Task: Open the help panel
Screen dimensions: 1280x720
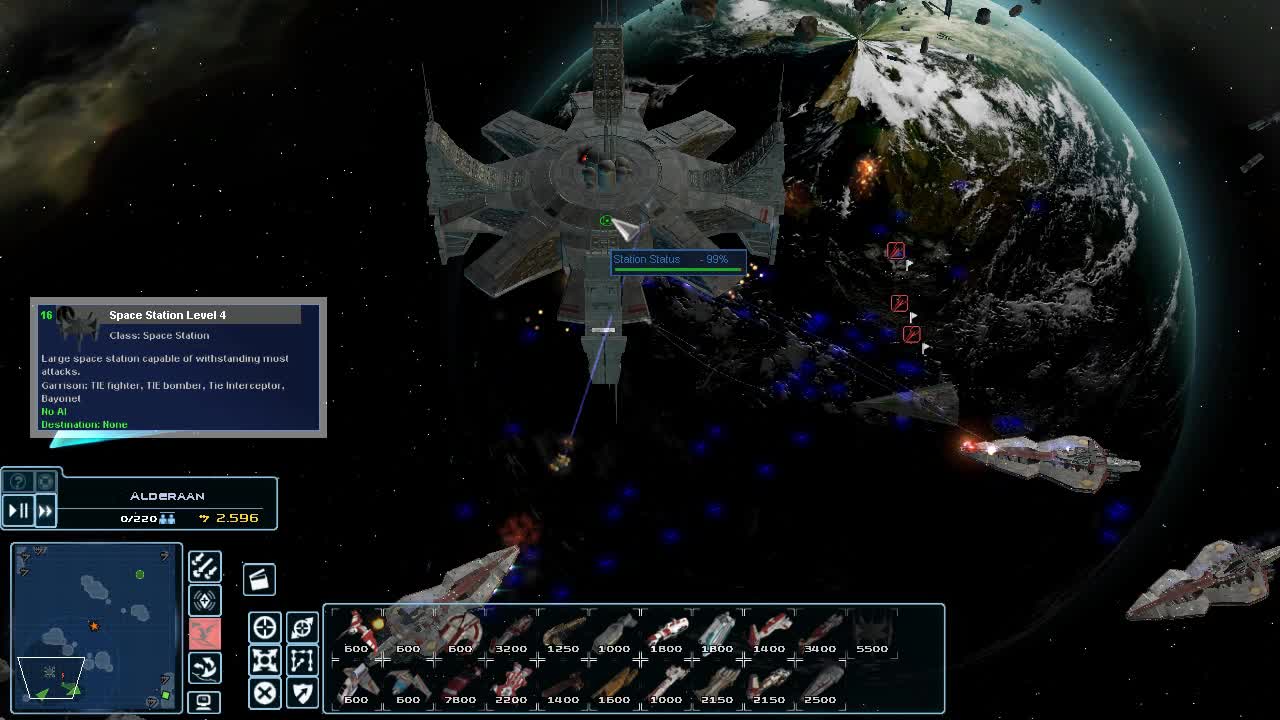Action: click(x=18, y=481)
